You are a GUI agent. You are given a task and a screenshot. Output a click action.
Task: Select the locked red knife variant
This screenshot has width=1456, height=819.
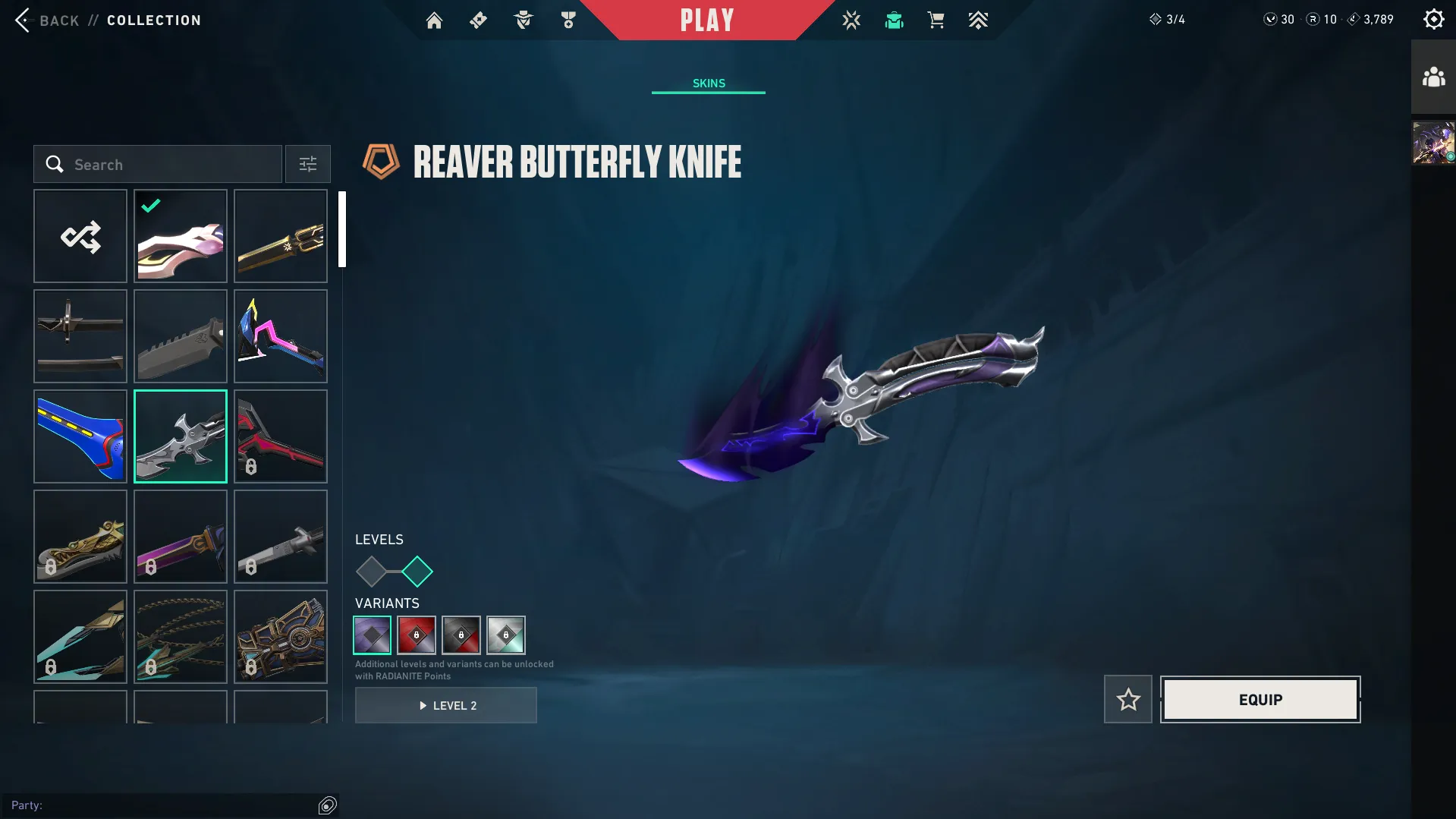[416, 635]
